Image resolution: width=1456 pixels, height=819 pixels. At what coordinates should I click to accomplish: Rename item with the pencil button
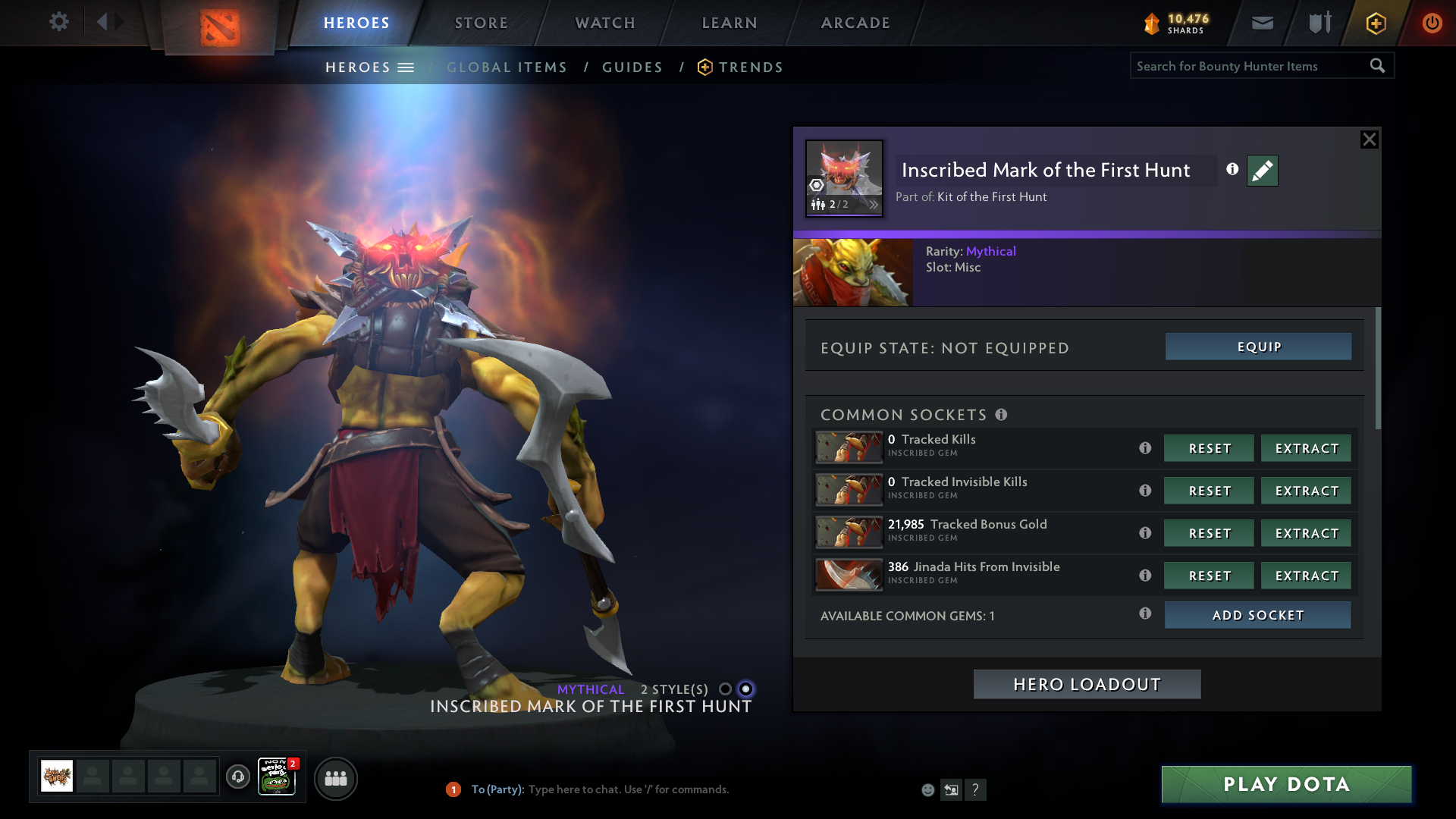pyautogui.click(x=1262, y=171)
